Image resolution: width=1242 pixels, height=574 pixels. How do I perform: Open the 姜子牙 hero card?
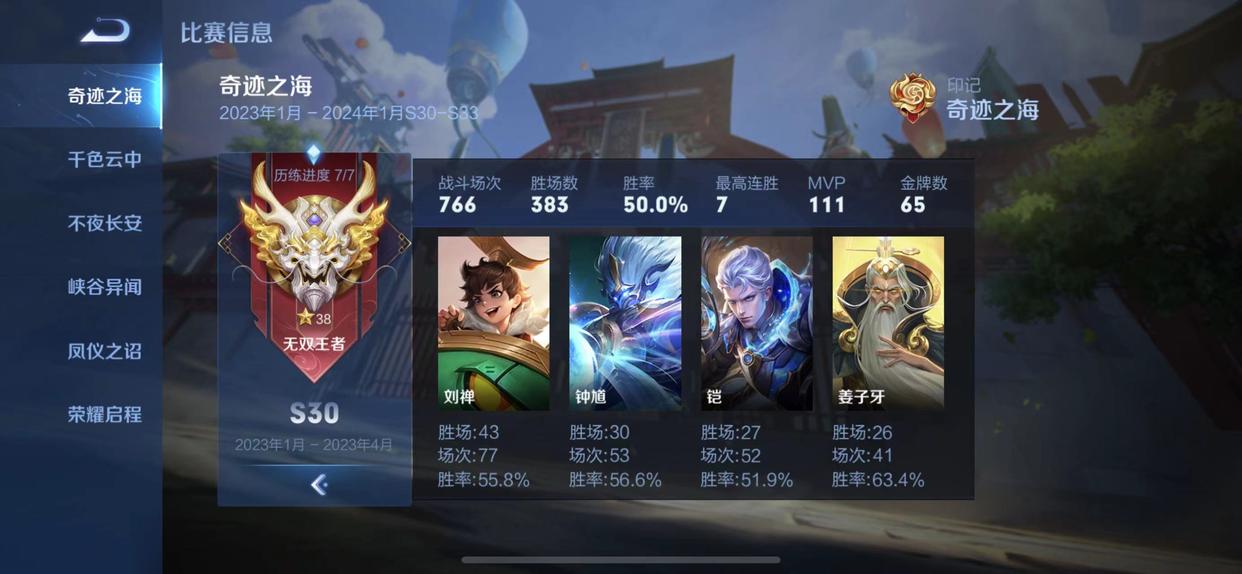point(888,323)
